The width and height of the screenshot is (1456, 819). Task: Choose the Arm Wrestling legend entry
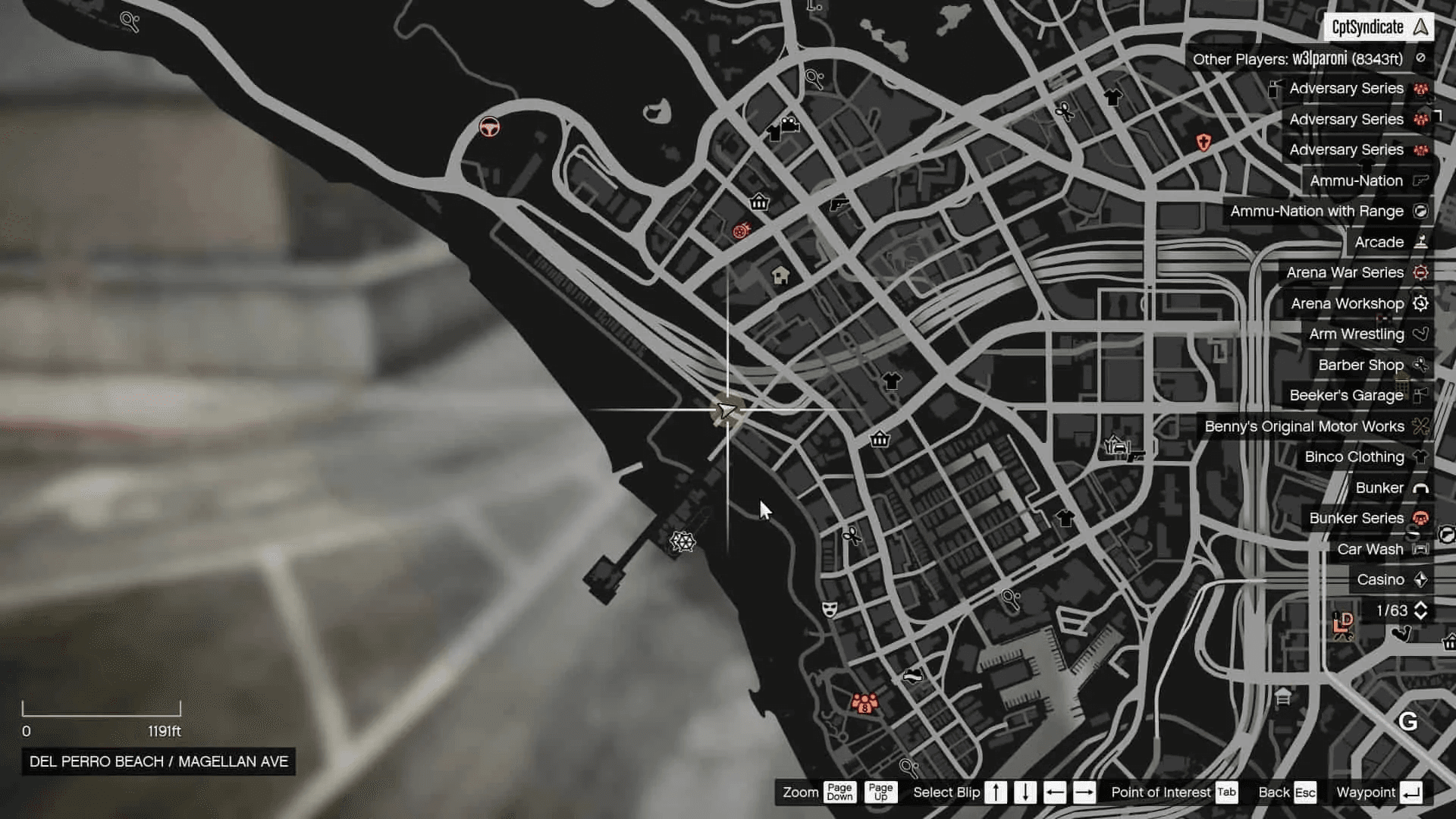(1356, 334)
